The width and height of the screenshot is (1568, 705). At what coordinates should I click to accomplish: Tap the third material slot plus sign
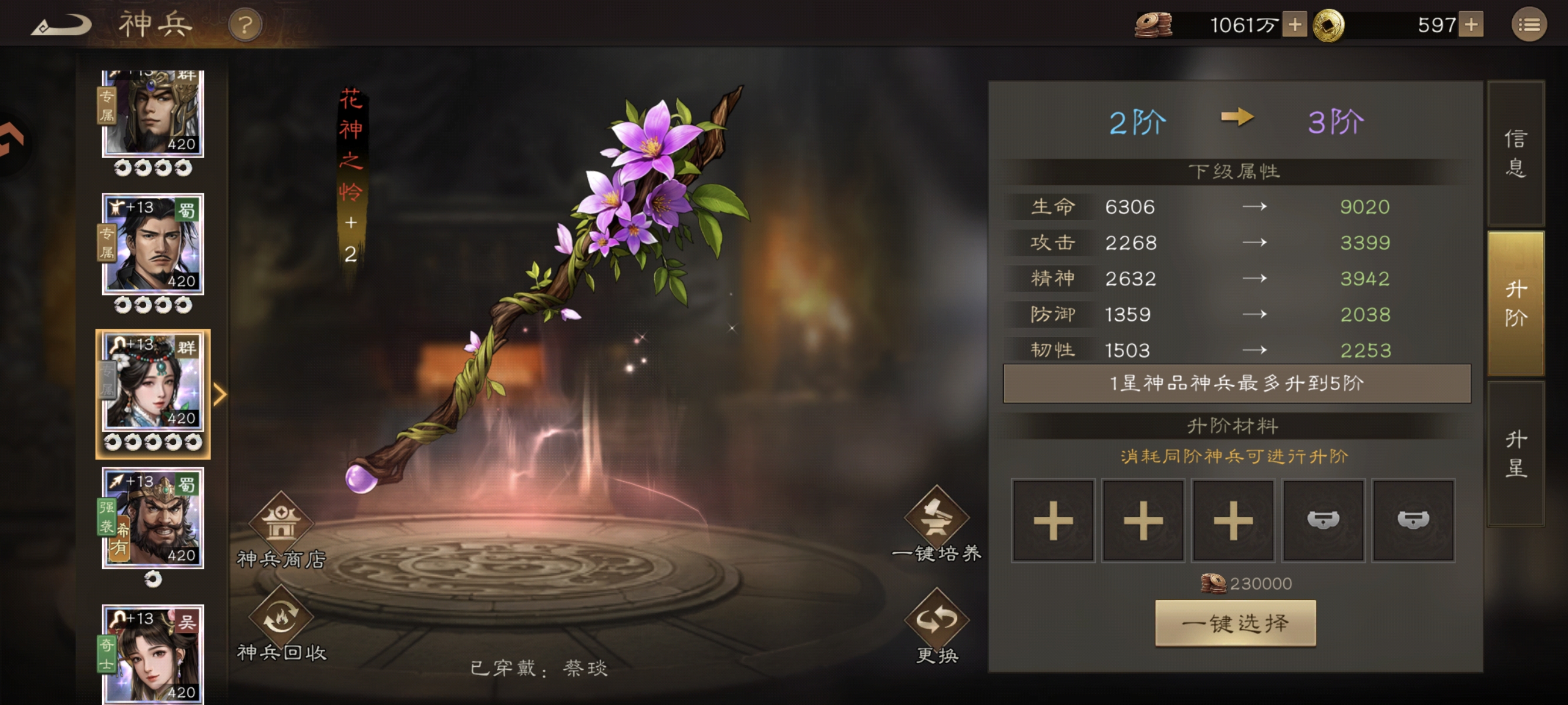[x=1233, y=521]
